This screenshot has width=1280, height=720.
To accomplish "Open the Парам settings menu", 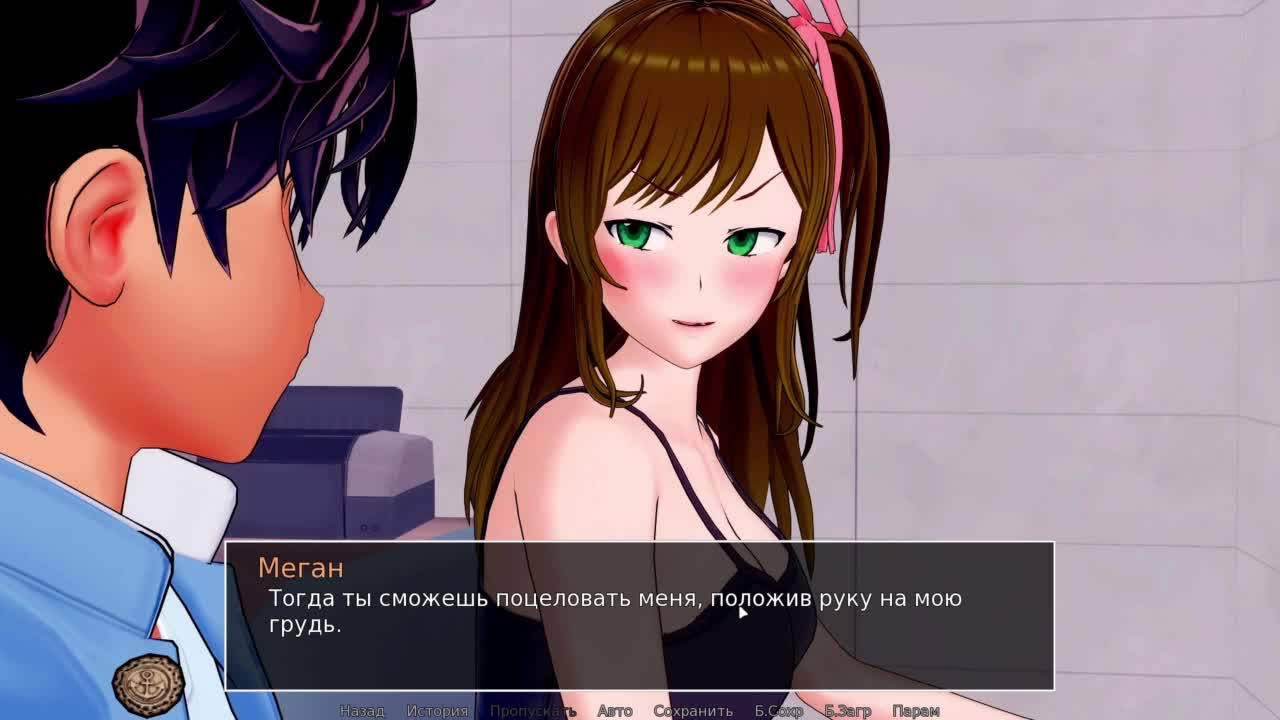I will click(915, 711).
